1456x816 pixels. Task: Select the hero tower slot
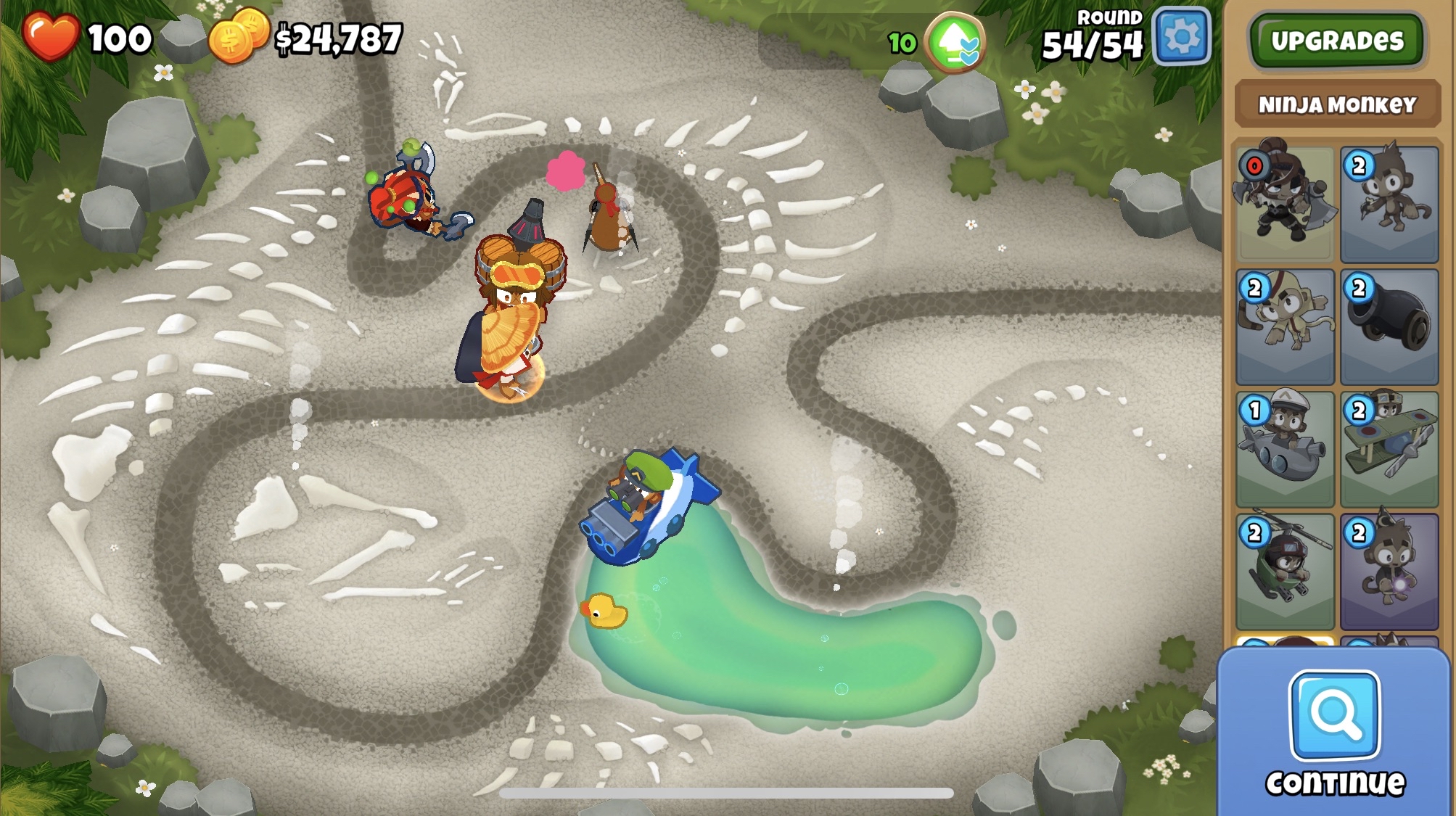click(x=1285, y=204)
